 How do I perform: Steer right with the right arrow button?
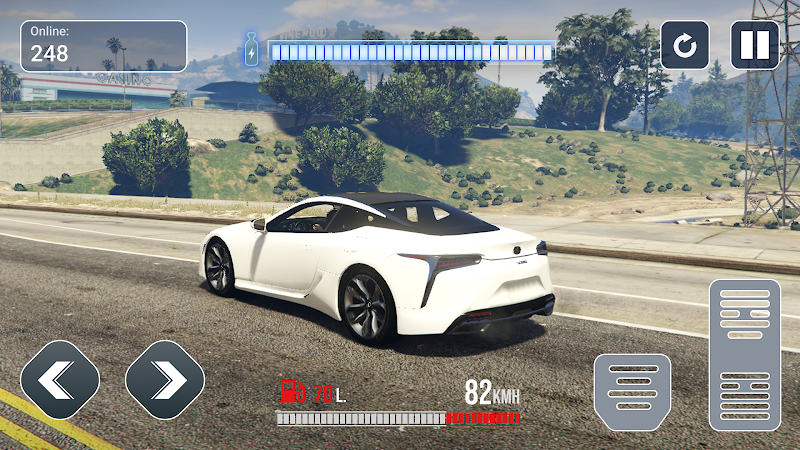click(165, 379)
